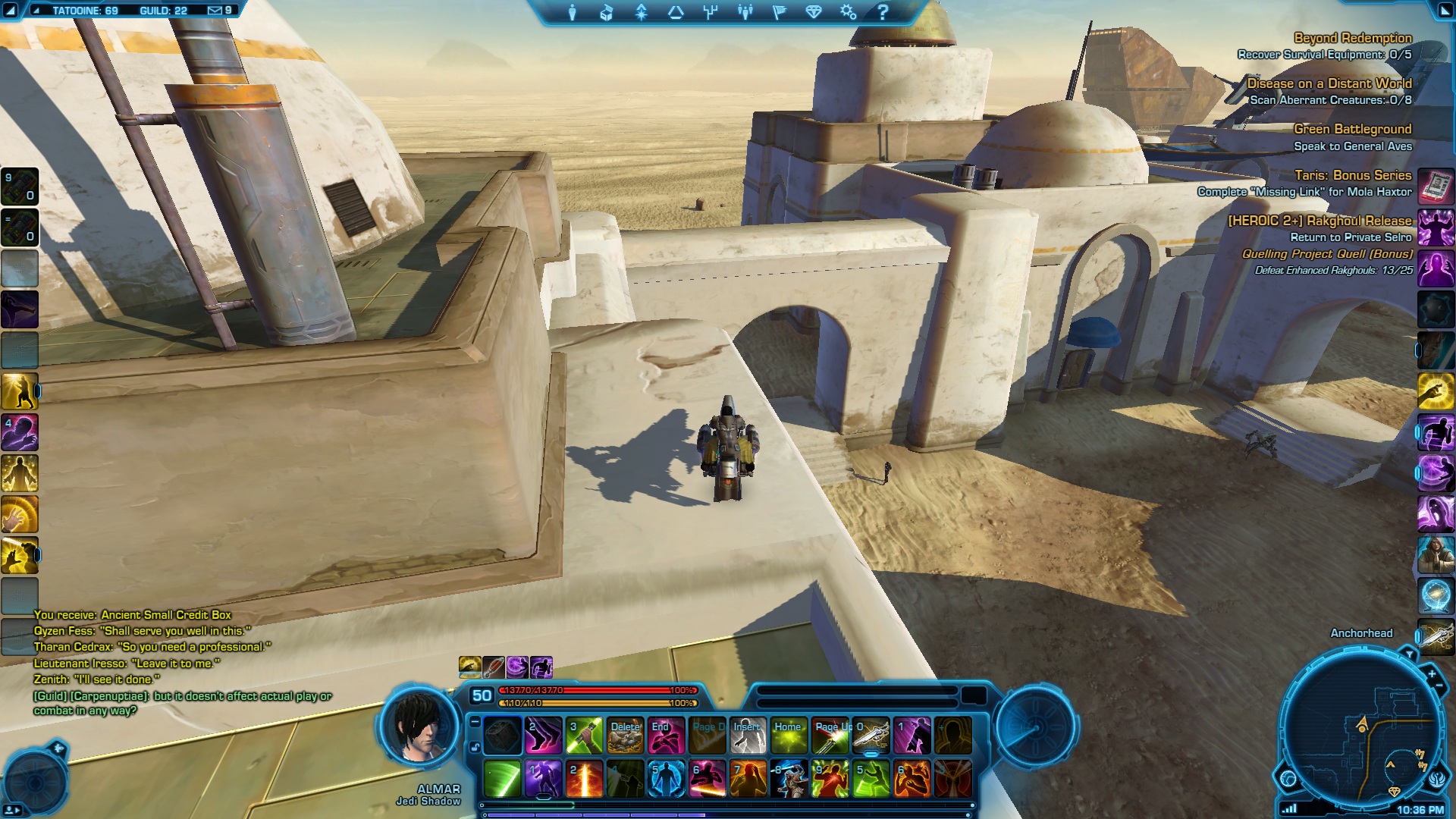Click the question mark help icon

click(883, 12)
